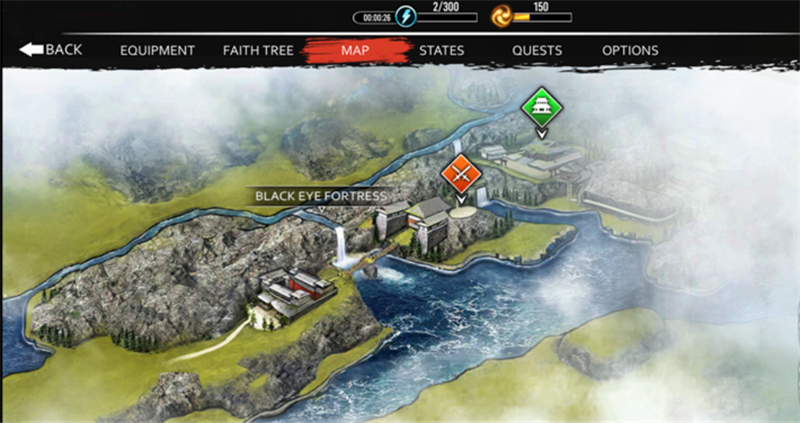Open the Equipment tab
Viewport: 800px width, 423px height.
click(157, 50)
